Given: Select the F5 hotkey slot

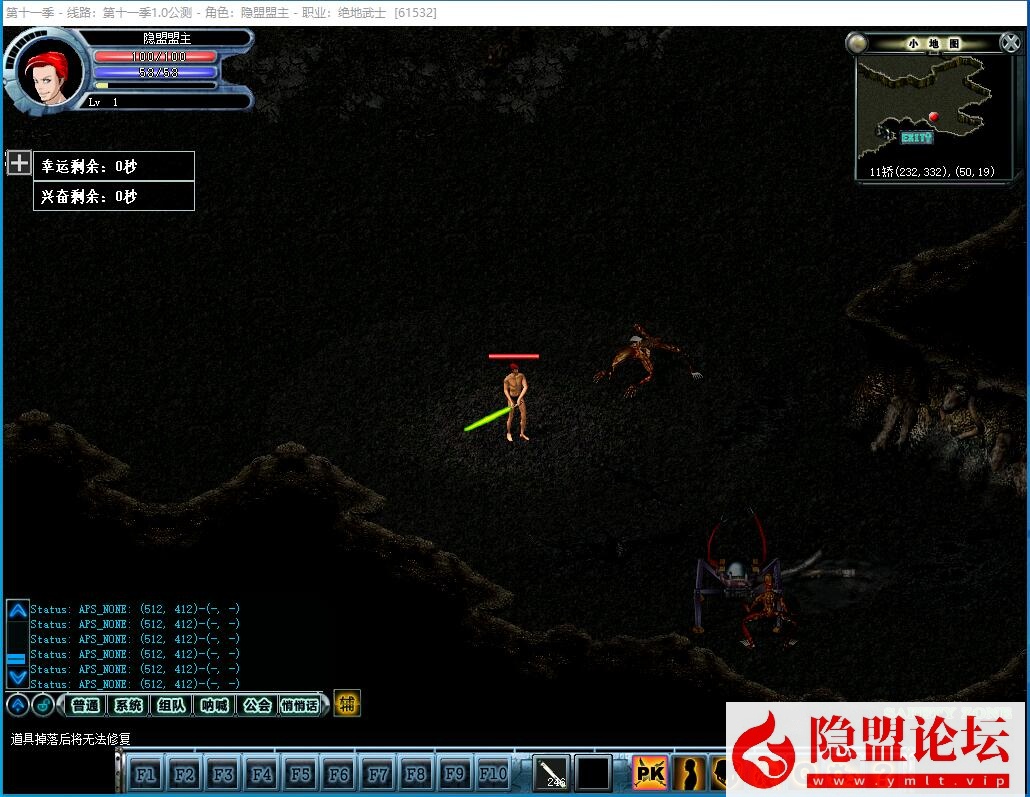Looking at the screenshot, I should 300,774.
